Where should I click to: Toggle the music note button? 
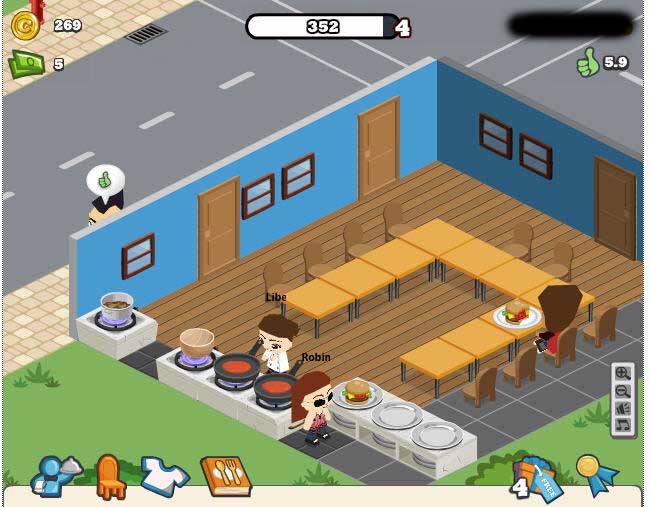click(x=623, y=425)
